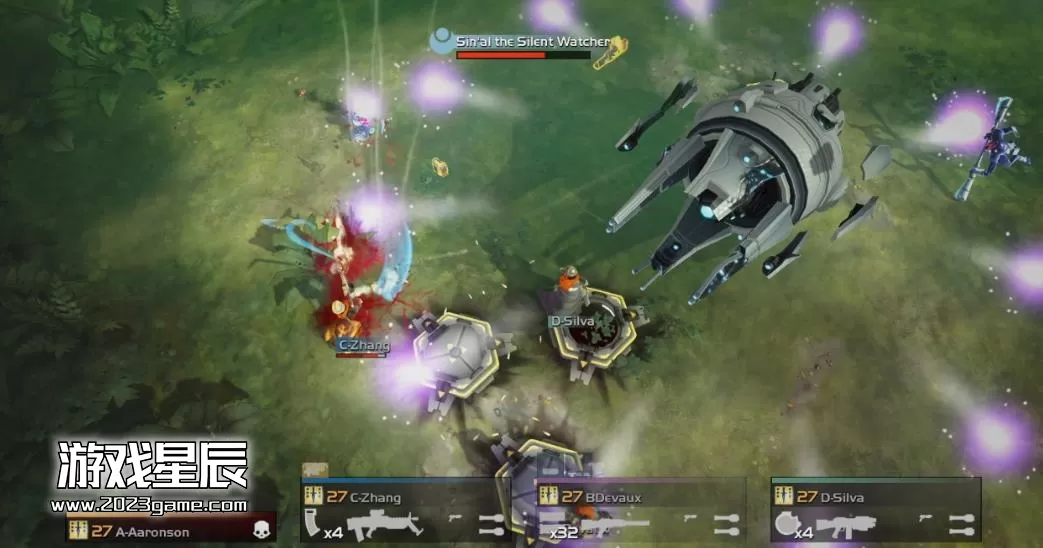This screenshot has width=1043, height=548.
Task: Click the skull icon beside A-Aaronson
Action: (x=262, y=531)
